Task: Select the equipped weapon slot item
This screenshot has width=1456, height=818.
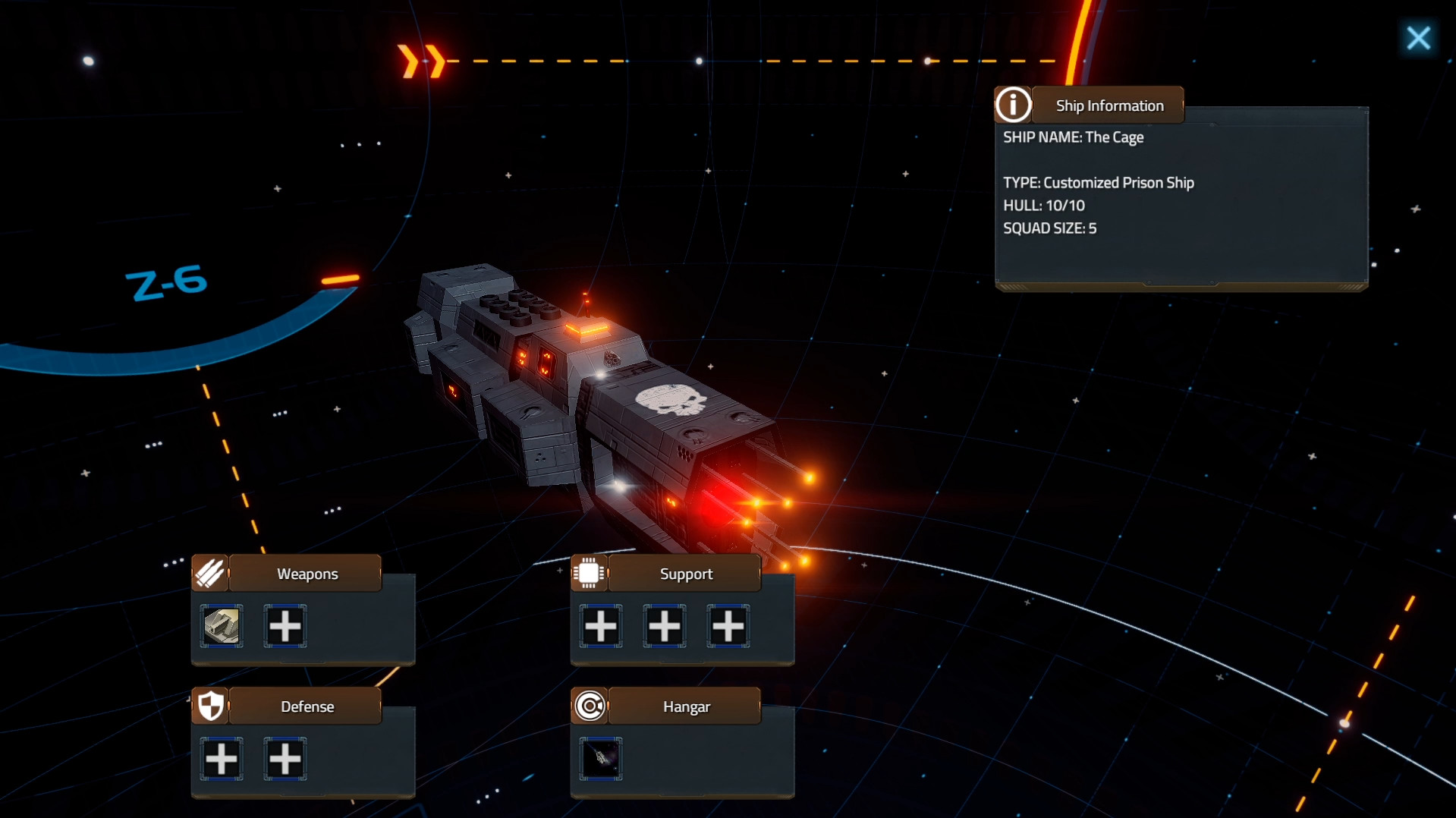Action: point(222,626)
